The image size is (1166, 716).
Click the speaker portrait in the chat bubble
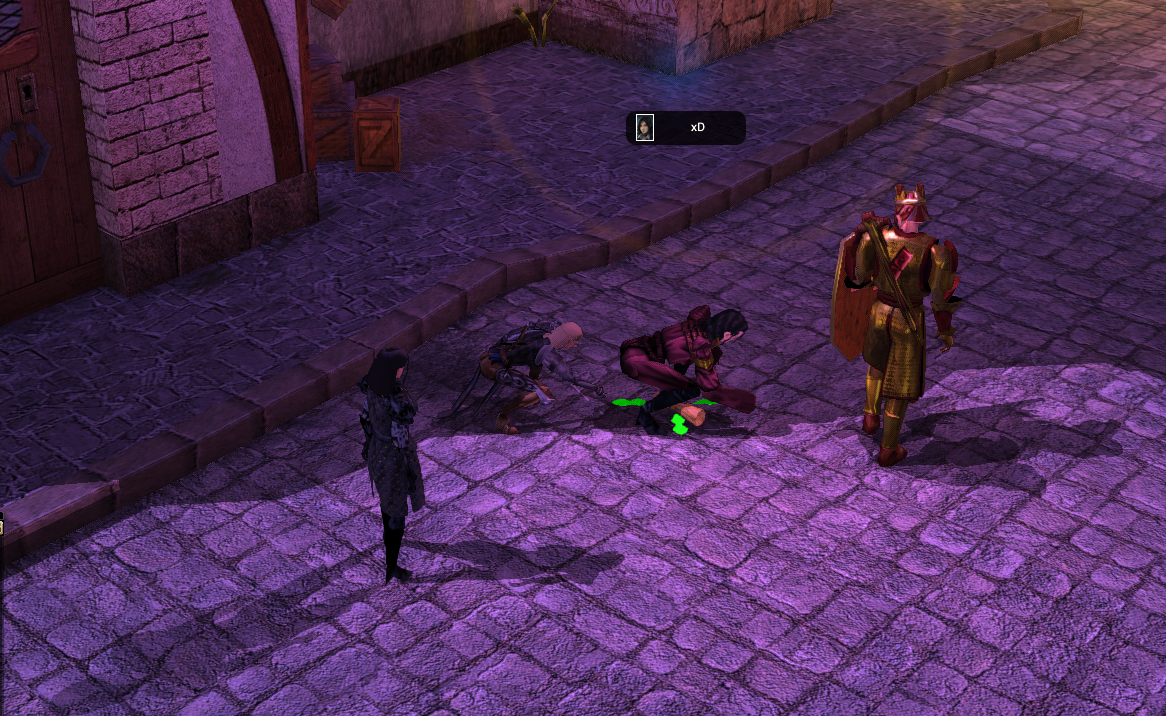(x=645, y=128)
